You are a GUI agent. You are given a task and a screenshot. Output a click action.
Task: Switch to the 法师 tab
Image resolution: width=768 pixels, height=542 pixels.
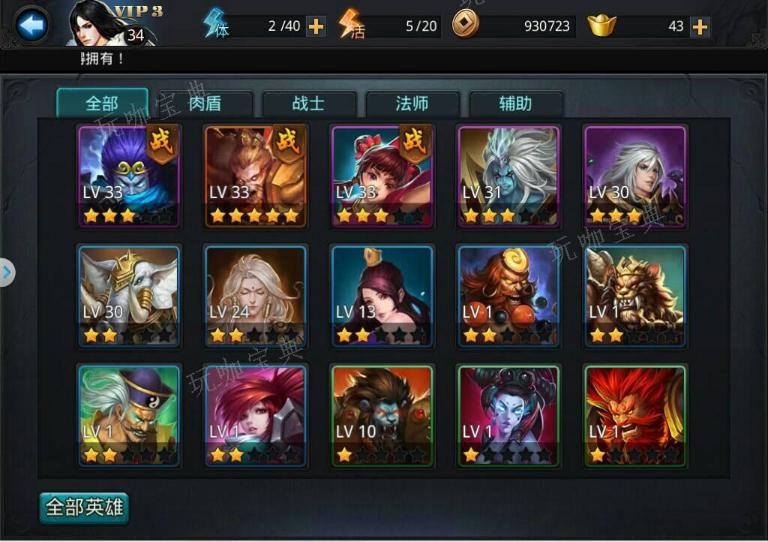(x=412, y=103)
